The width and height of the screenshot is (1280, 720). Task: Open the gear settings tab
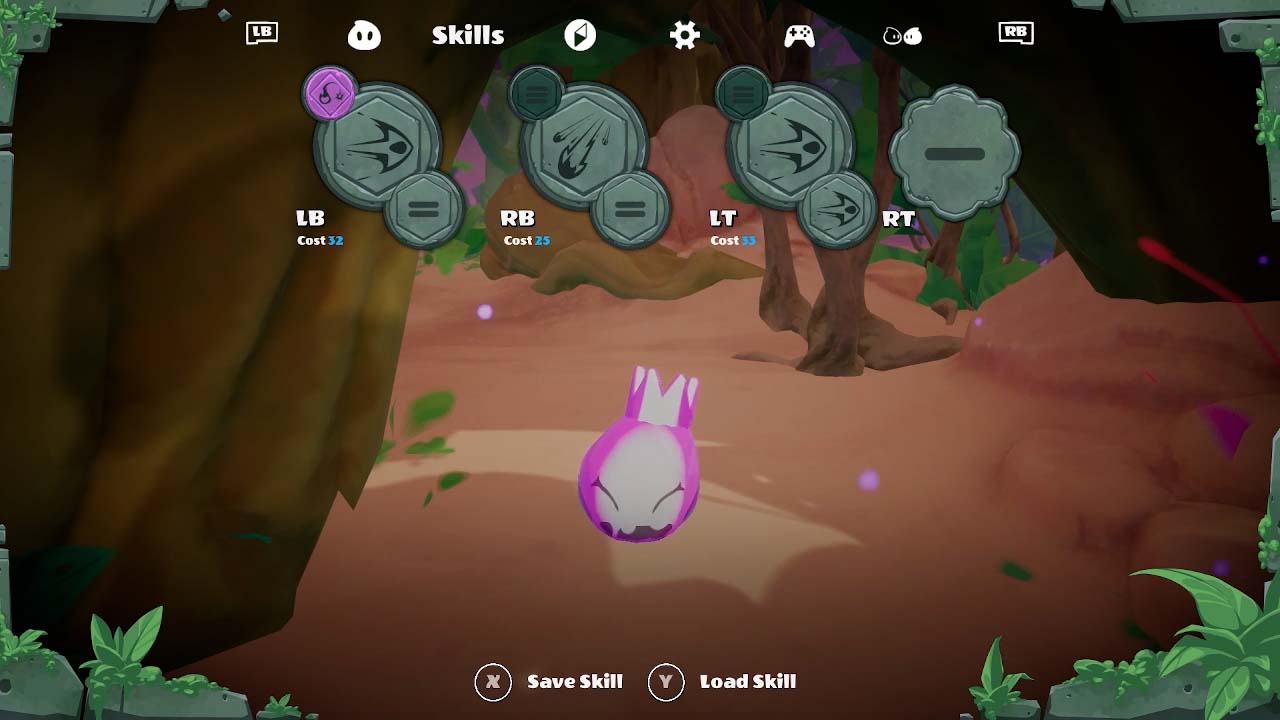(685, 36)
